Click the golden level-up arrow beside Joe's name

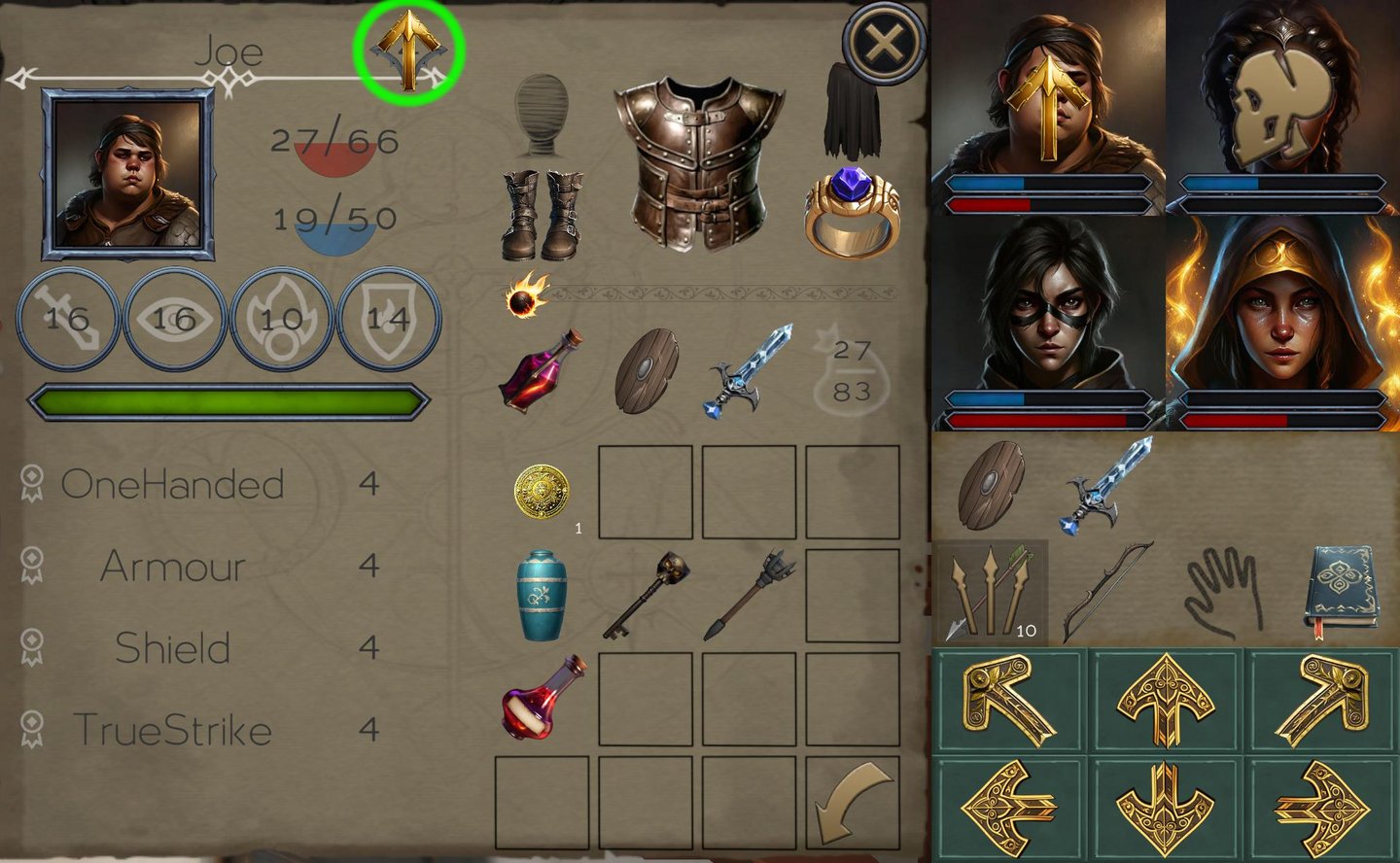pyautogui.click(x=409, y=49)
